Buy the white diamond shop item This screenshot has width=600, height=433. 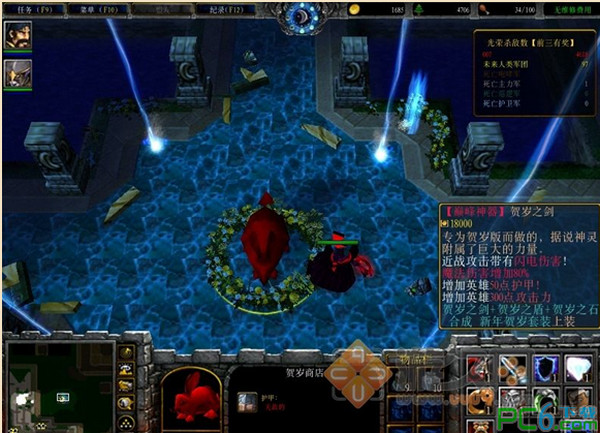point(577,368)
